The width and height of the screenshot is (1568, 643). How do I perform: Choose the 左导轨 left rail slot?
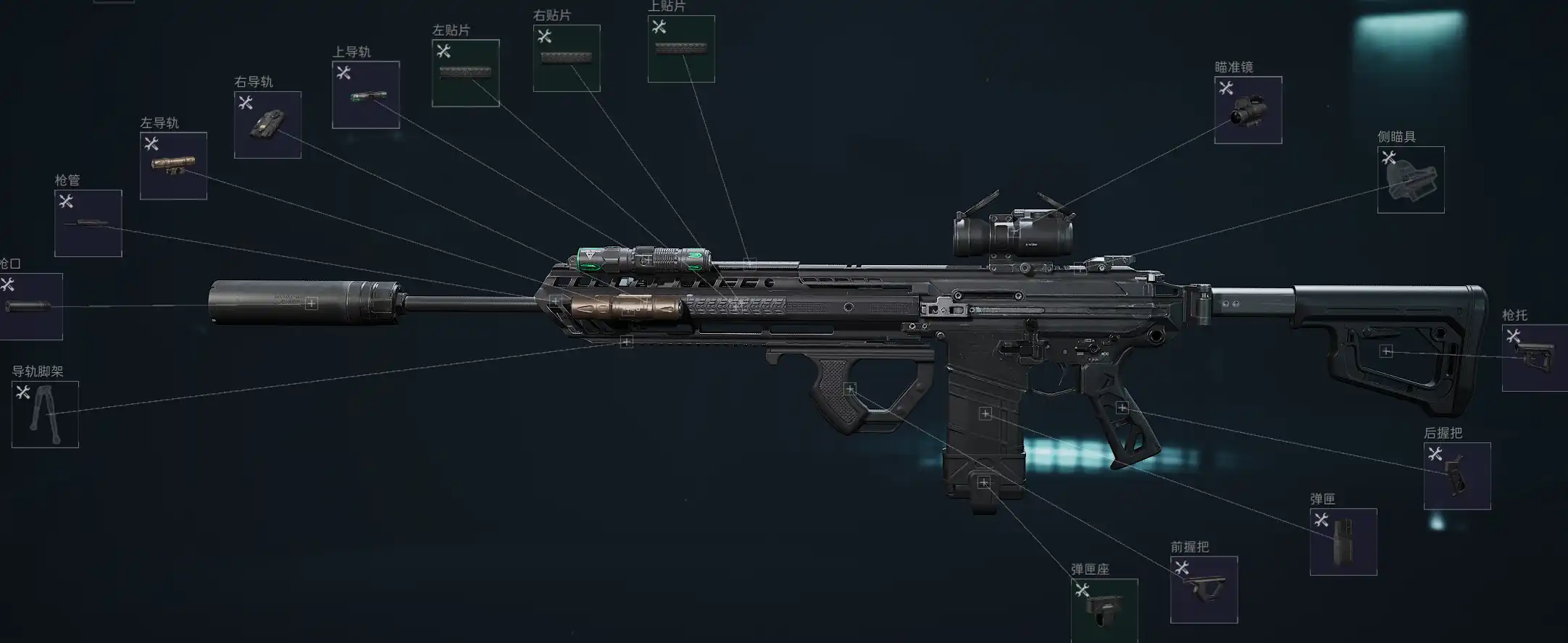tap(173, 166)
